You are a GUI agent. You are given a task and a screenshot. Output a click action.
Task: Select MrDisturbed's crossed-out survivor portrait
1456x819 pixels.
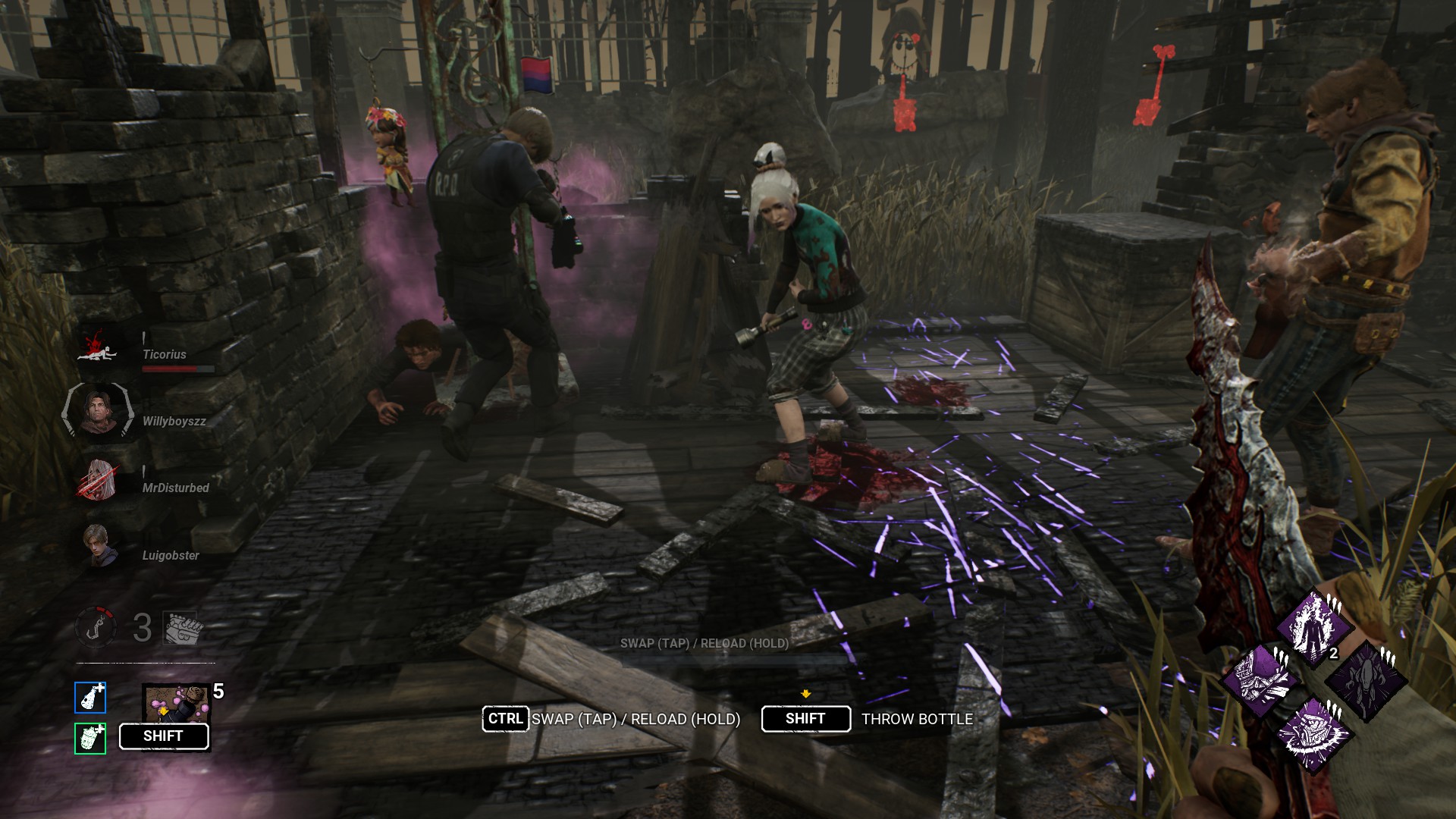click(99, 480)
